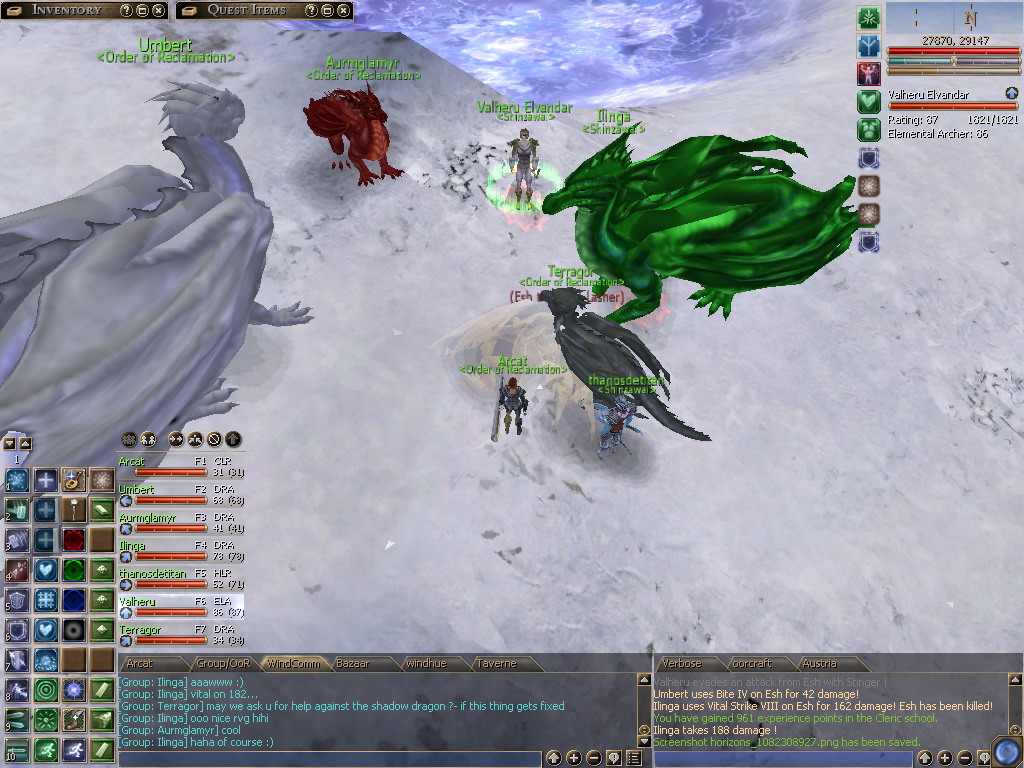The image size is (1024, 768).
Task: Select Terragor in the group list
Action: [140, 630]
